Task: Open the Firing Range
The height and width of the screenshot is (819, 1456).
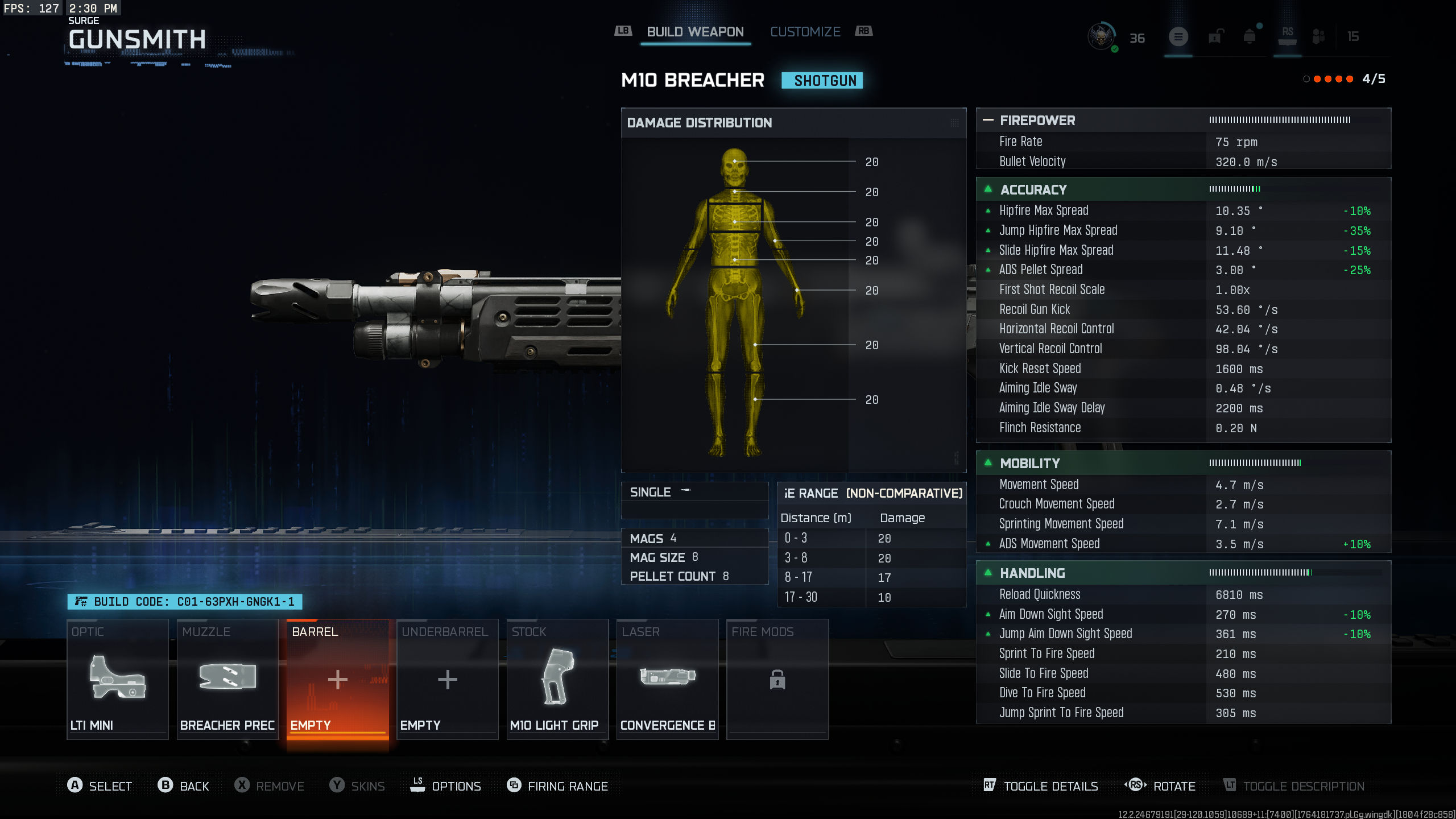Action: point(557,785)
